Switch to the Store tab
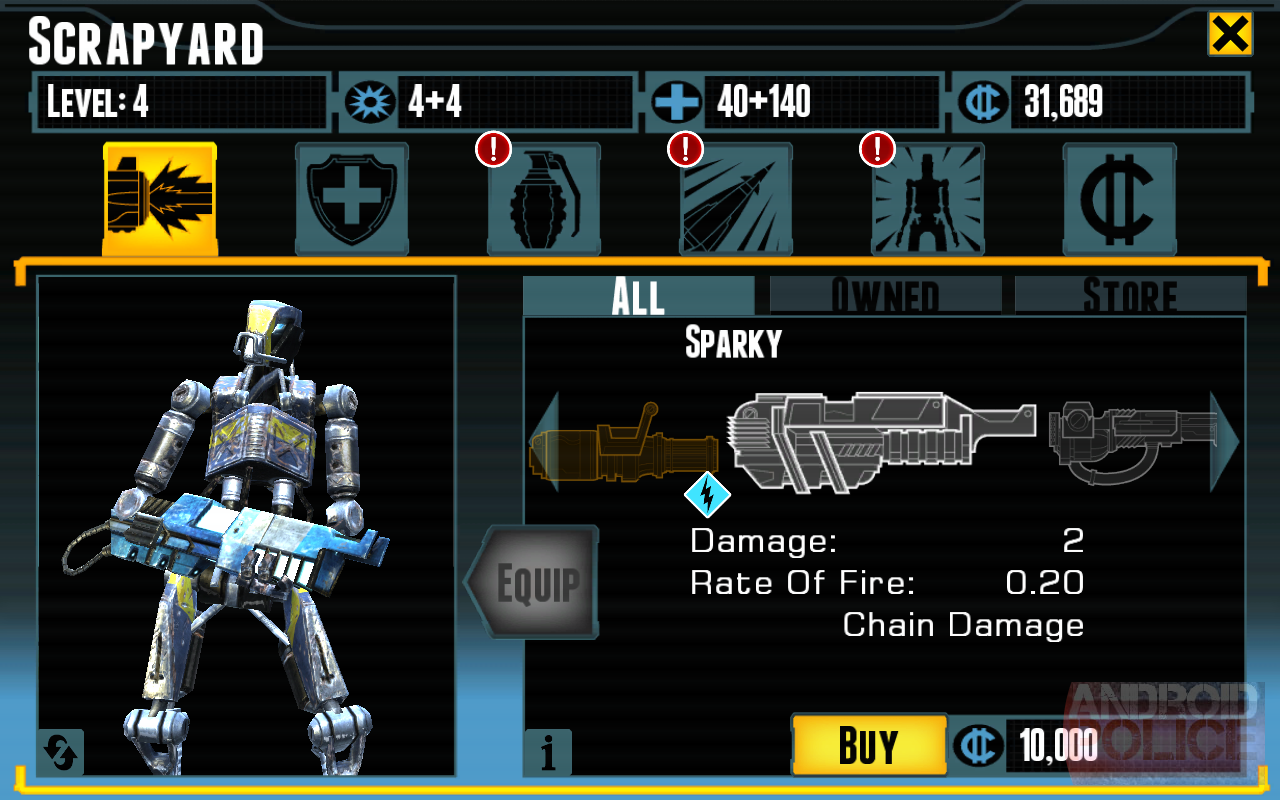The image size is (1280, 800). click(1130, 296)
